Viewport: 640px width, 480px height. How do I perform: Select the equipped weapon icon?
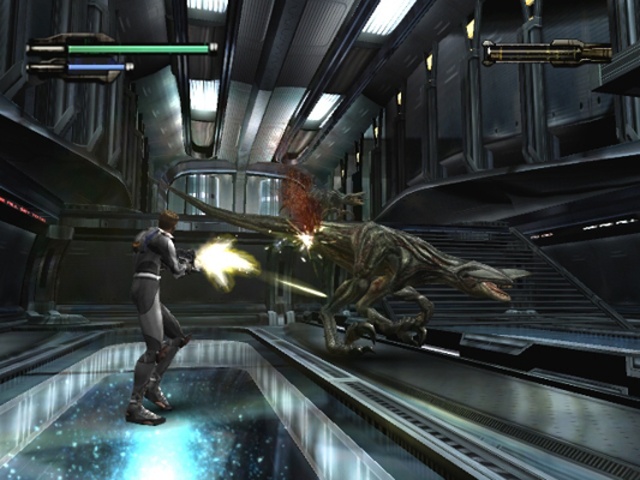[x=547, y=51]
